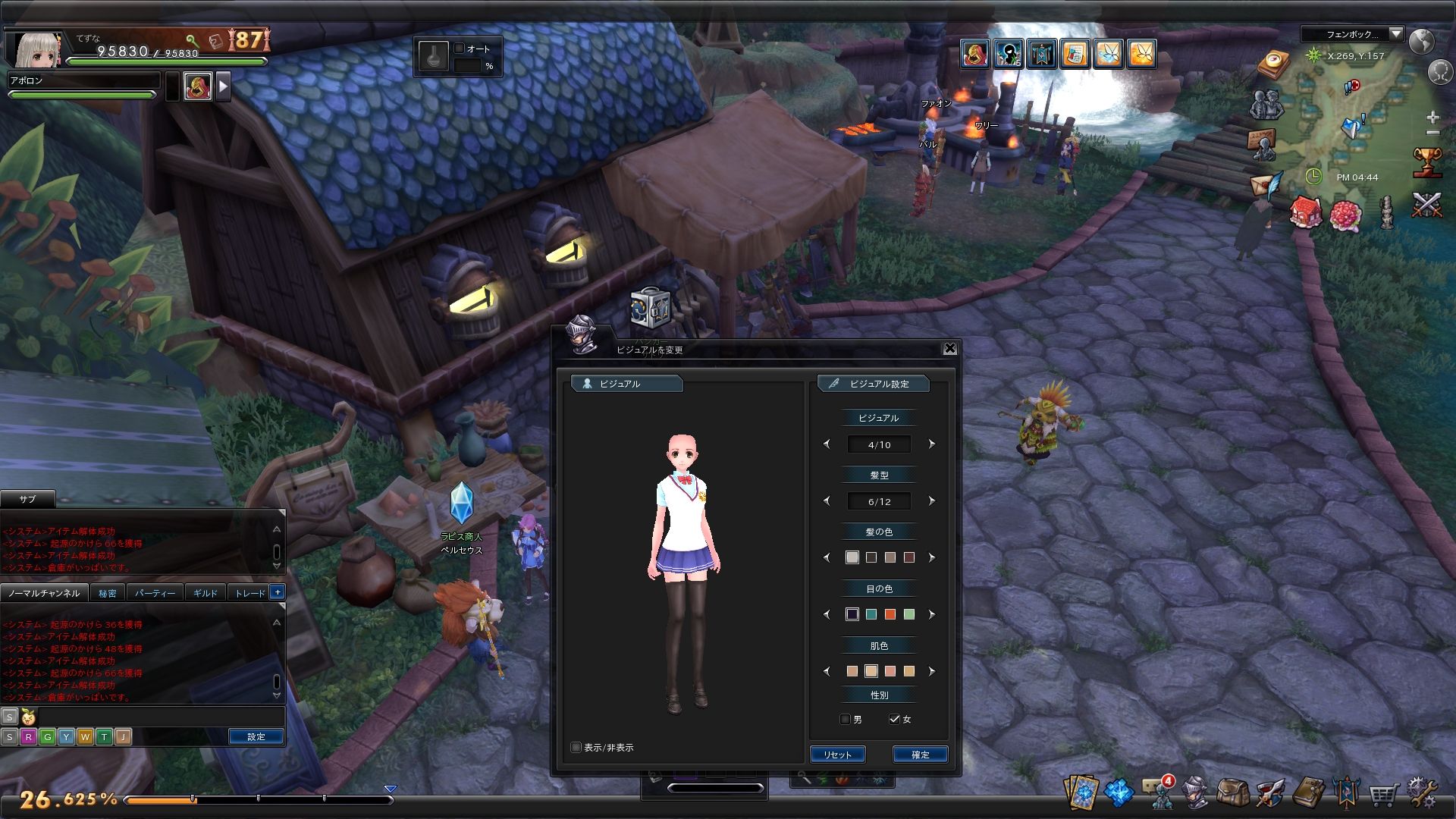Click the chat 設定 button
Screen dimensions: 1456x819
tap(256, 736)
